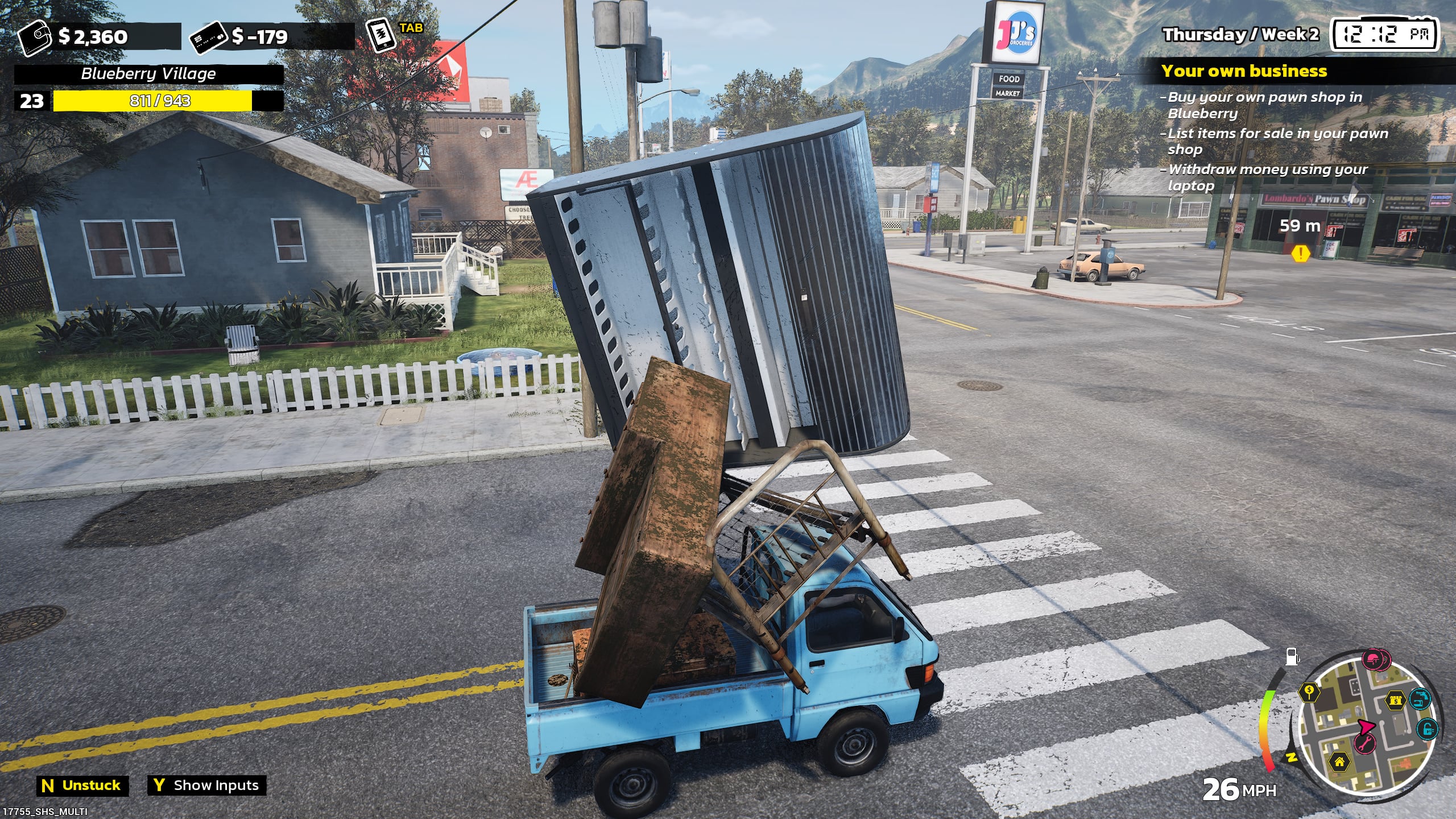Select the yellow quest waypoint marker
The width and height of the screenshot is (1456, 819).
1300,253
